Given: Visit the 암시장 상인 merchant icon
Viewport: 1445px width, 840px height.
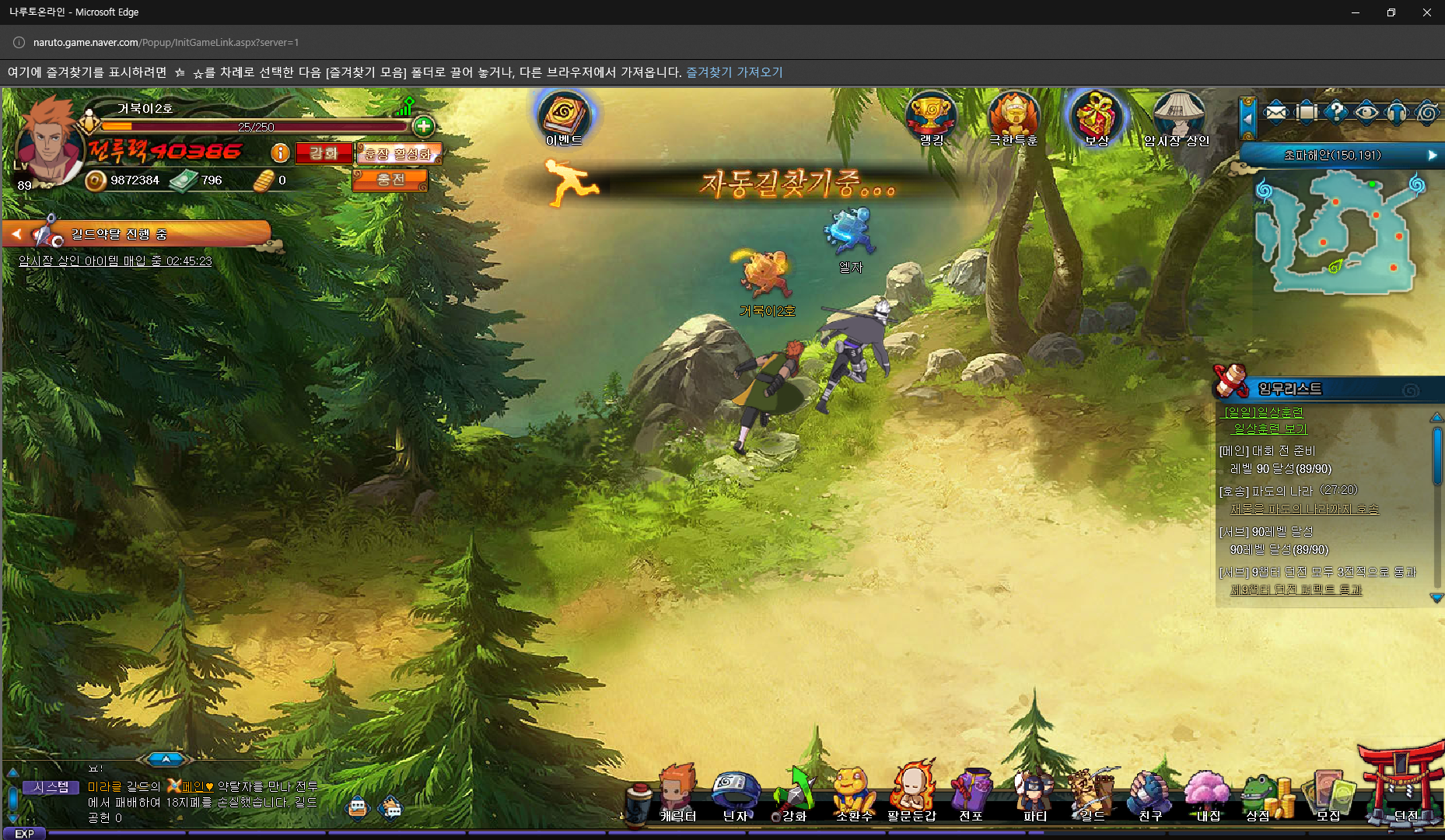Looking at the screenshot, I should pyautogui.click(x=1177, y=117).
